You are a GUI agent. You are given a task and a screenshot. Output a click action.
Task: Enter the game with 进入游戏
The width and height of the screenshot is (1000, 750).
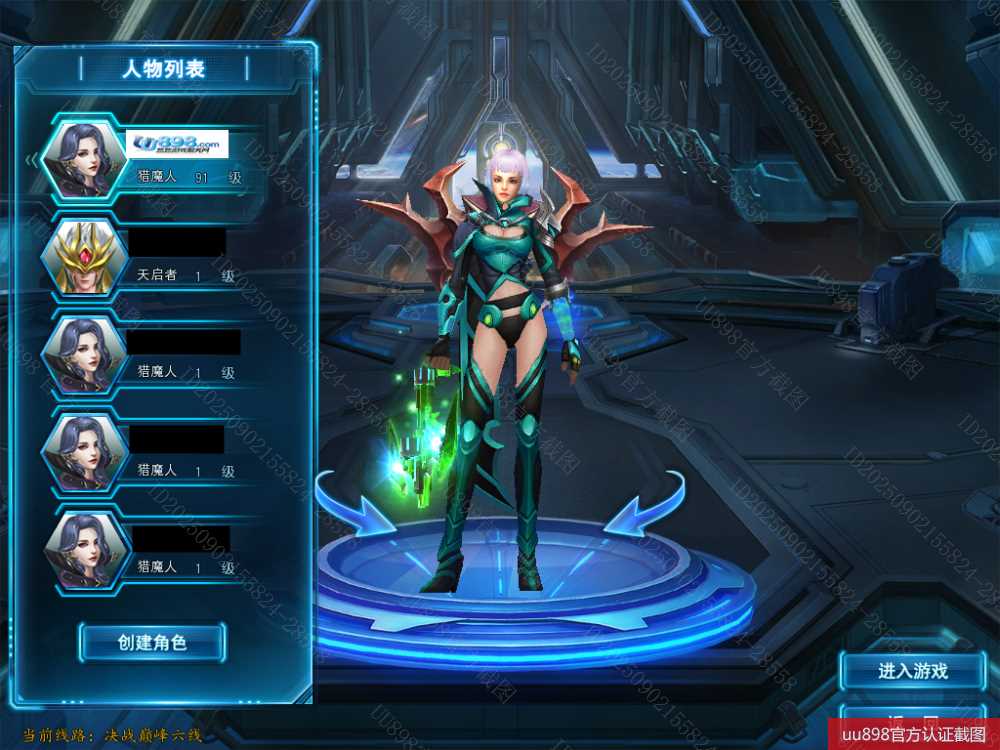click(x=912, y=671)
